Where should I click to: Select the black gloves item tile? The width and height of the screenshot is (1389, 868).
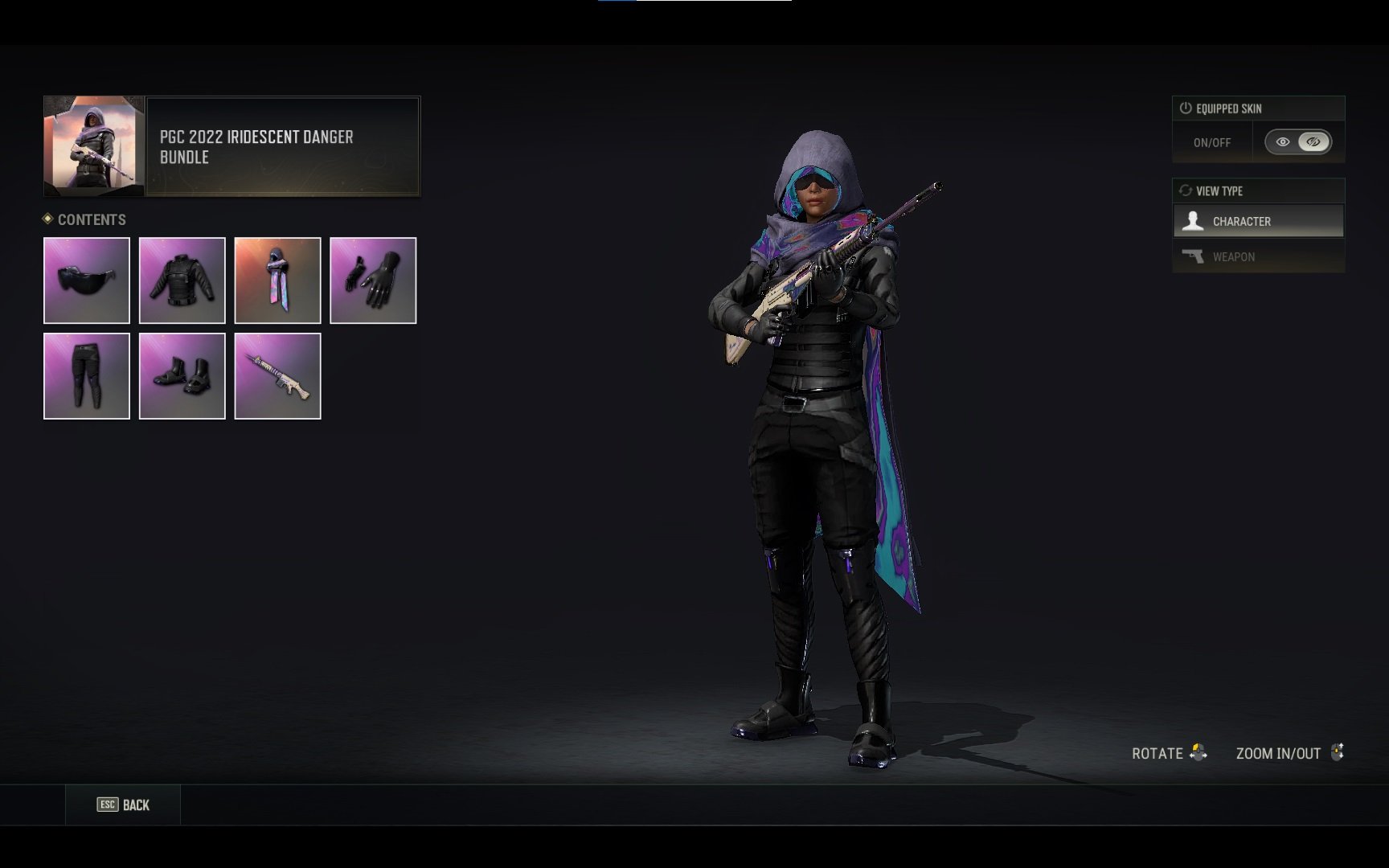coord(373,280)
